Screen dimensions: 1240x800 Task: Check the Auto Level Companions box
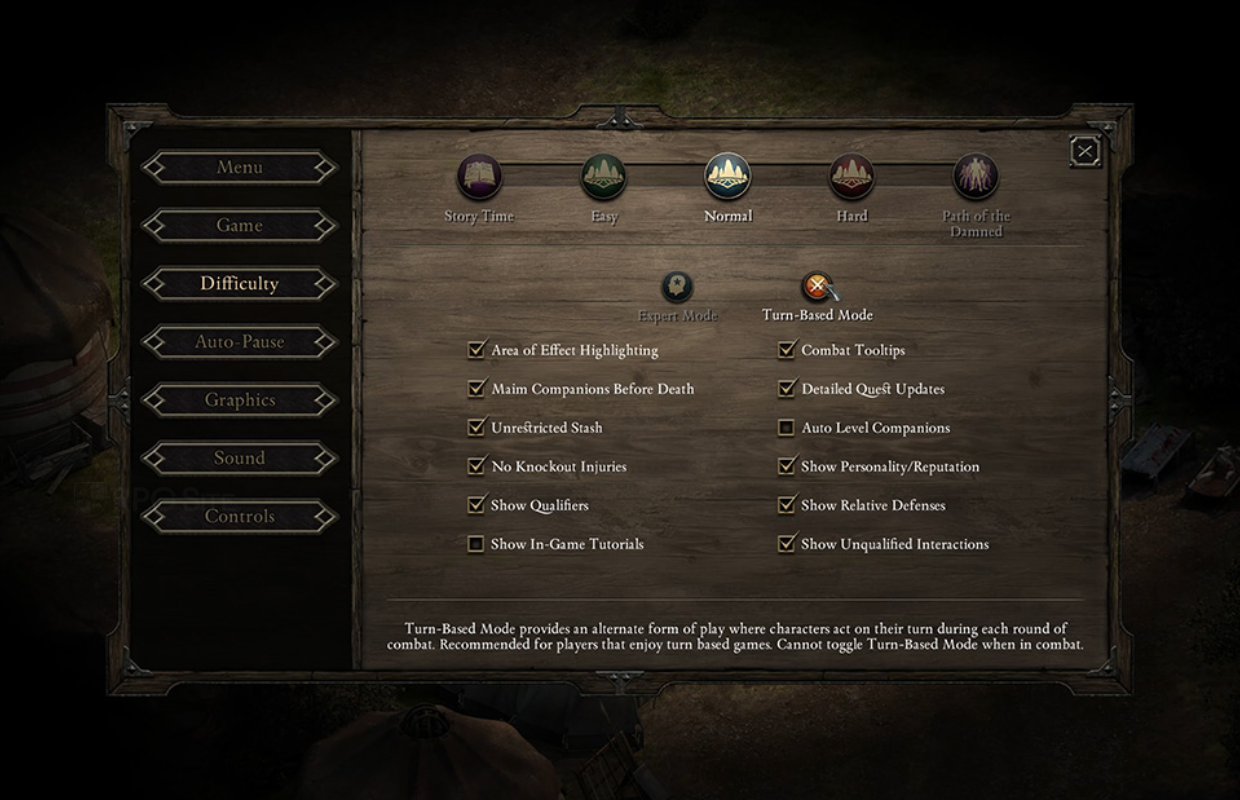786,428
